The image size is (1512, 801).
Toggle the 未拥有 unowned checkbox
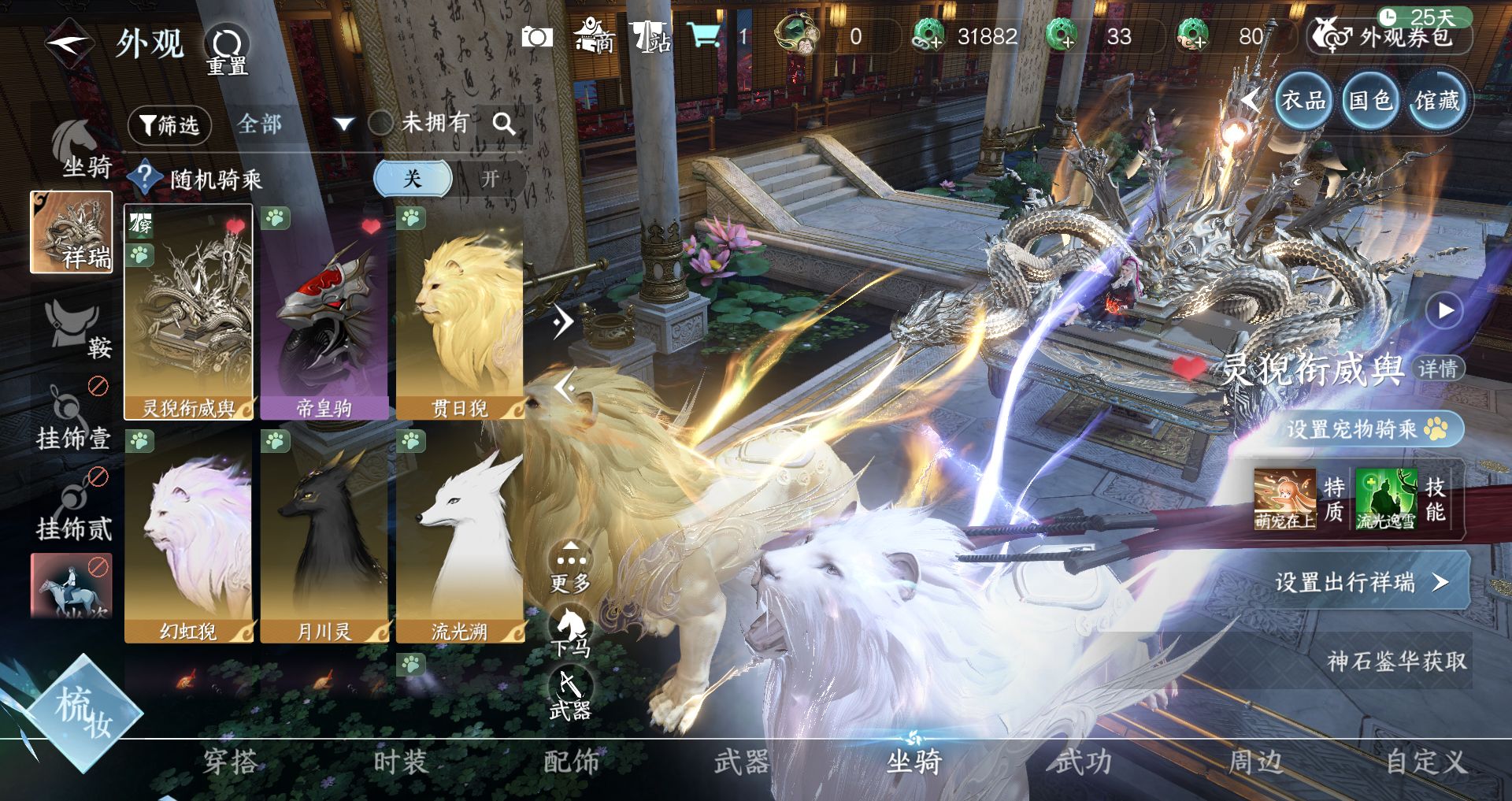[381, 123]
